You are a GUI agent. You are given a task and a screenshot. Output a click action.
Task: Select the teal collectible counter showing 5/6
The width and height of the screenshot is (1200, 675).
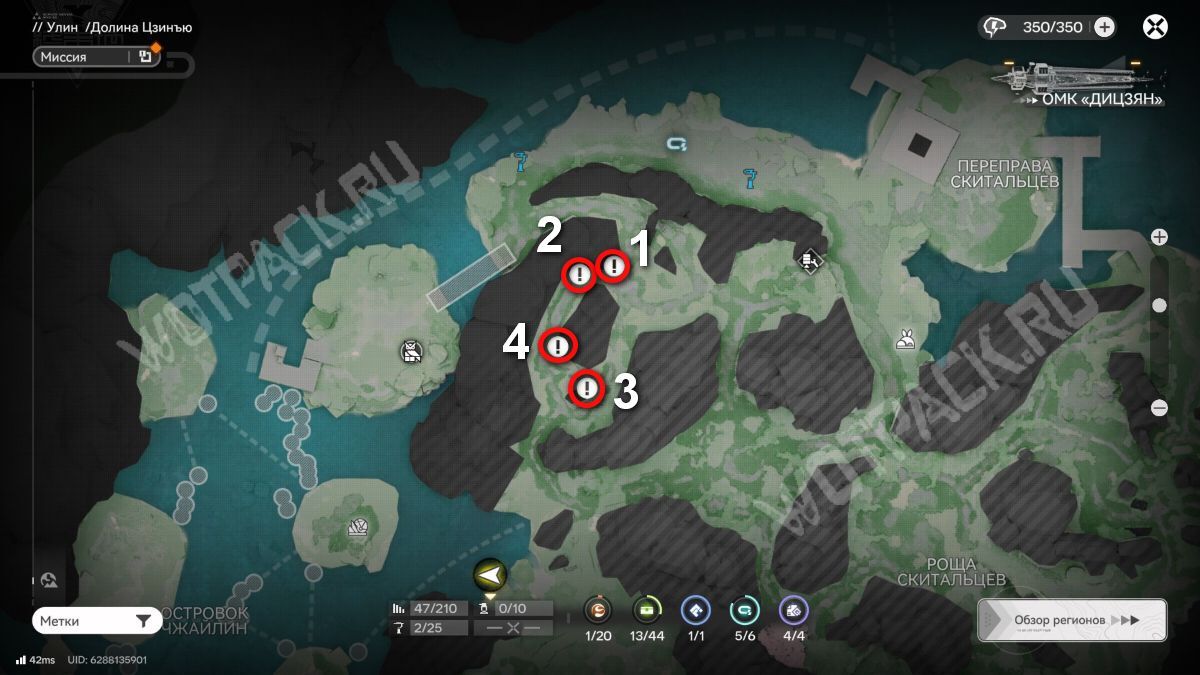744,609
